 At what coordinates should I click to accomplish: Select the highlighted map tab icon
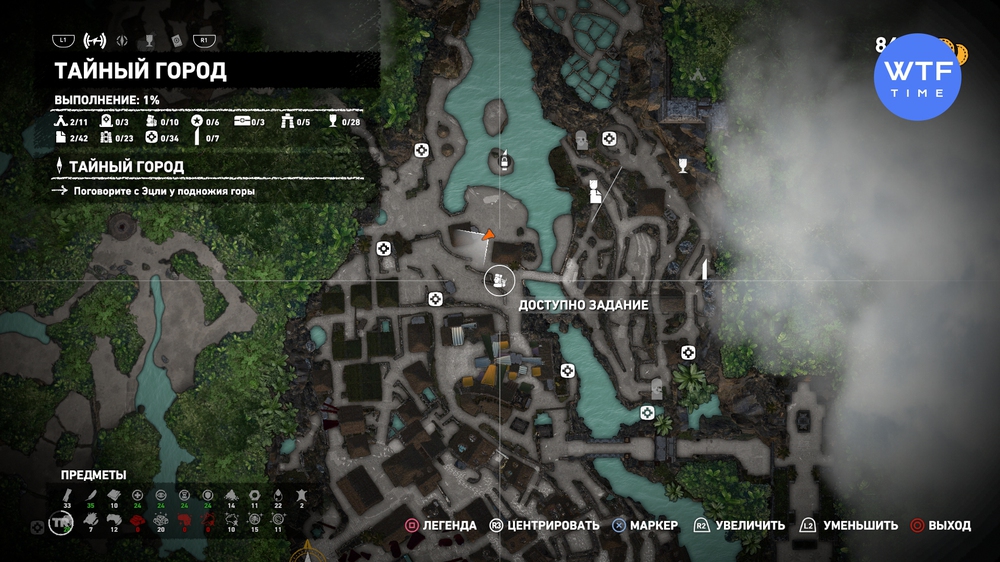tap(95, 41)
